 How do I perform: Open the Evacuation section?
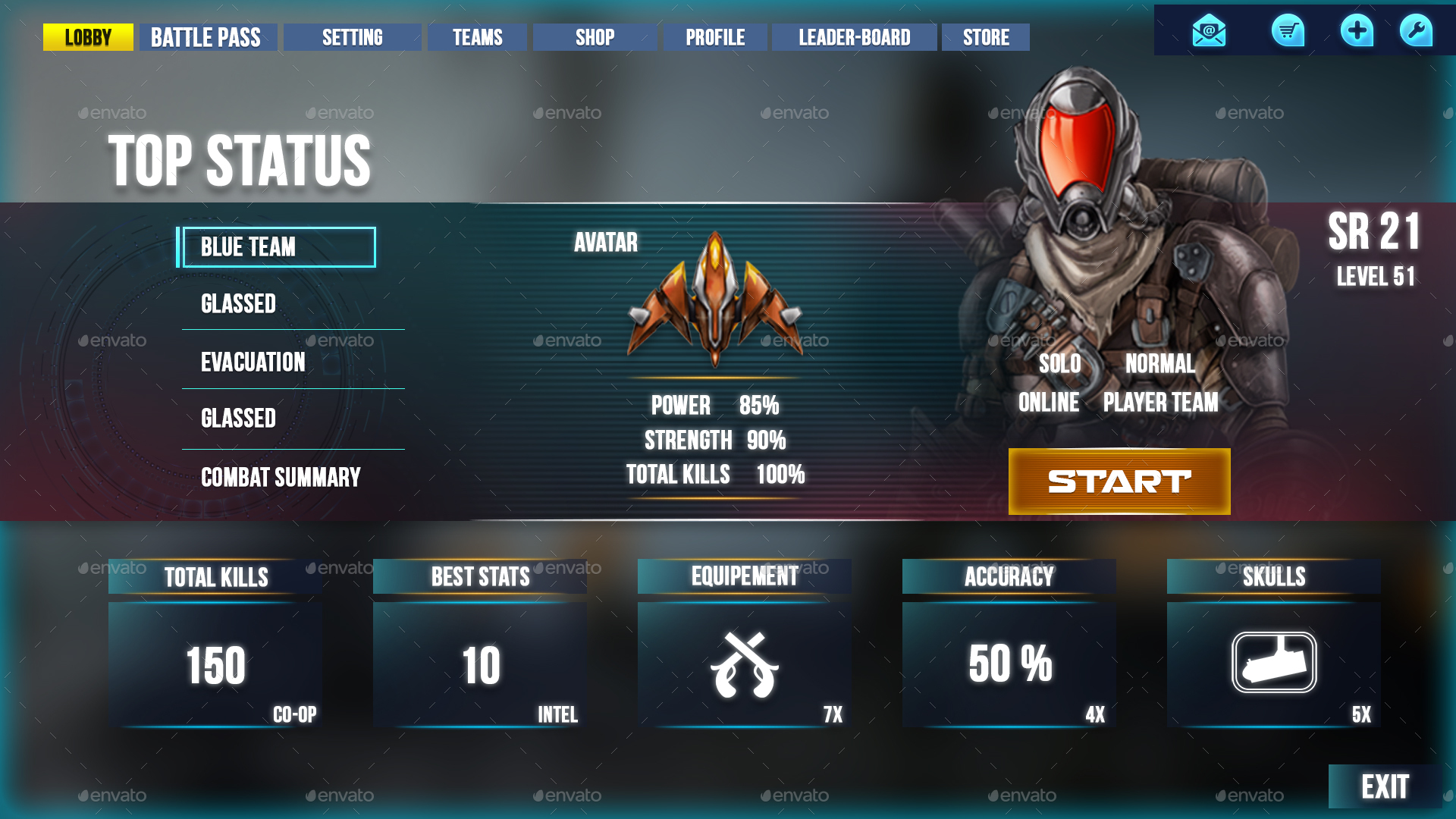253,362
